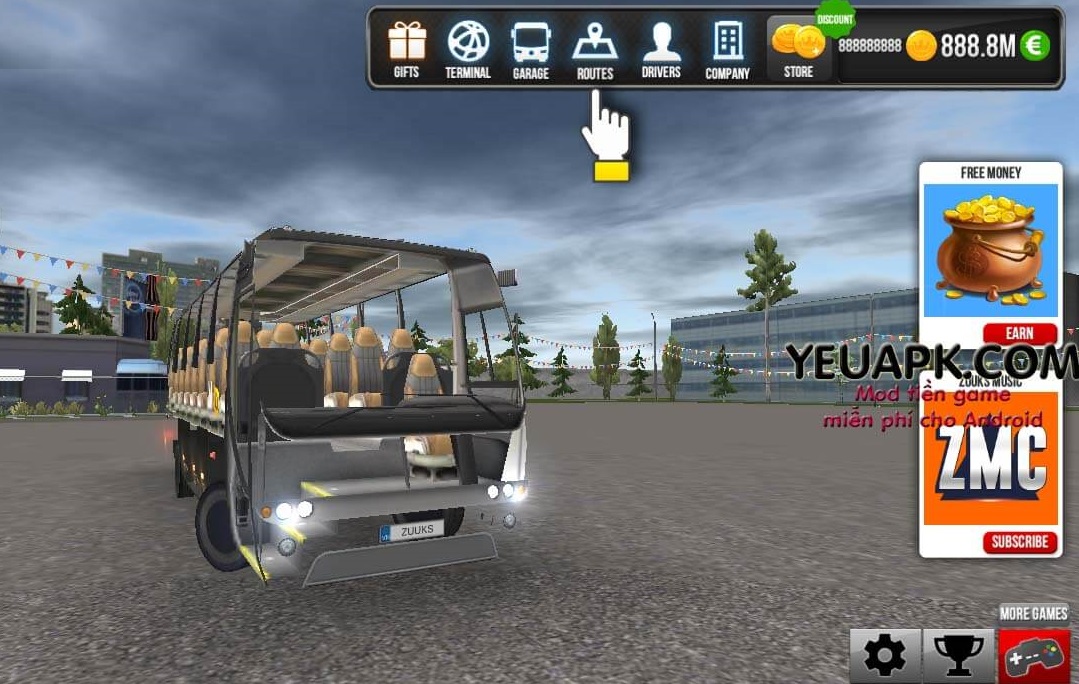The image size is (1079, 684).
Task: View achievements with the trophy icon
Action: [958, 656]
